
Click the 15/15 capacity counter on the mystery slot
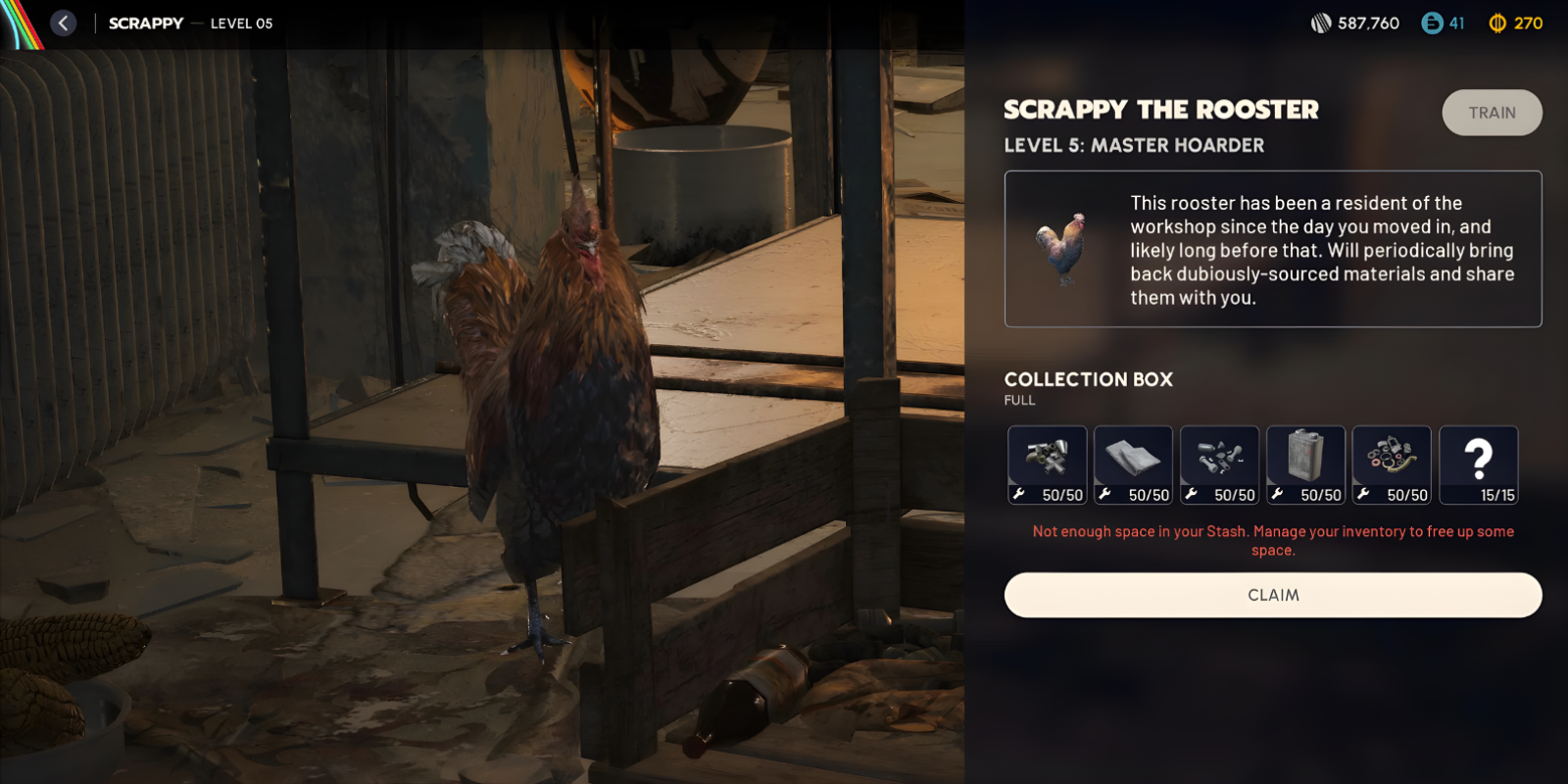pyautogui.click(x=1497, y=495)
